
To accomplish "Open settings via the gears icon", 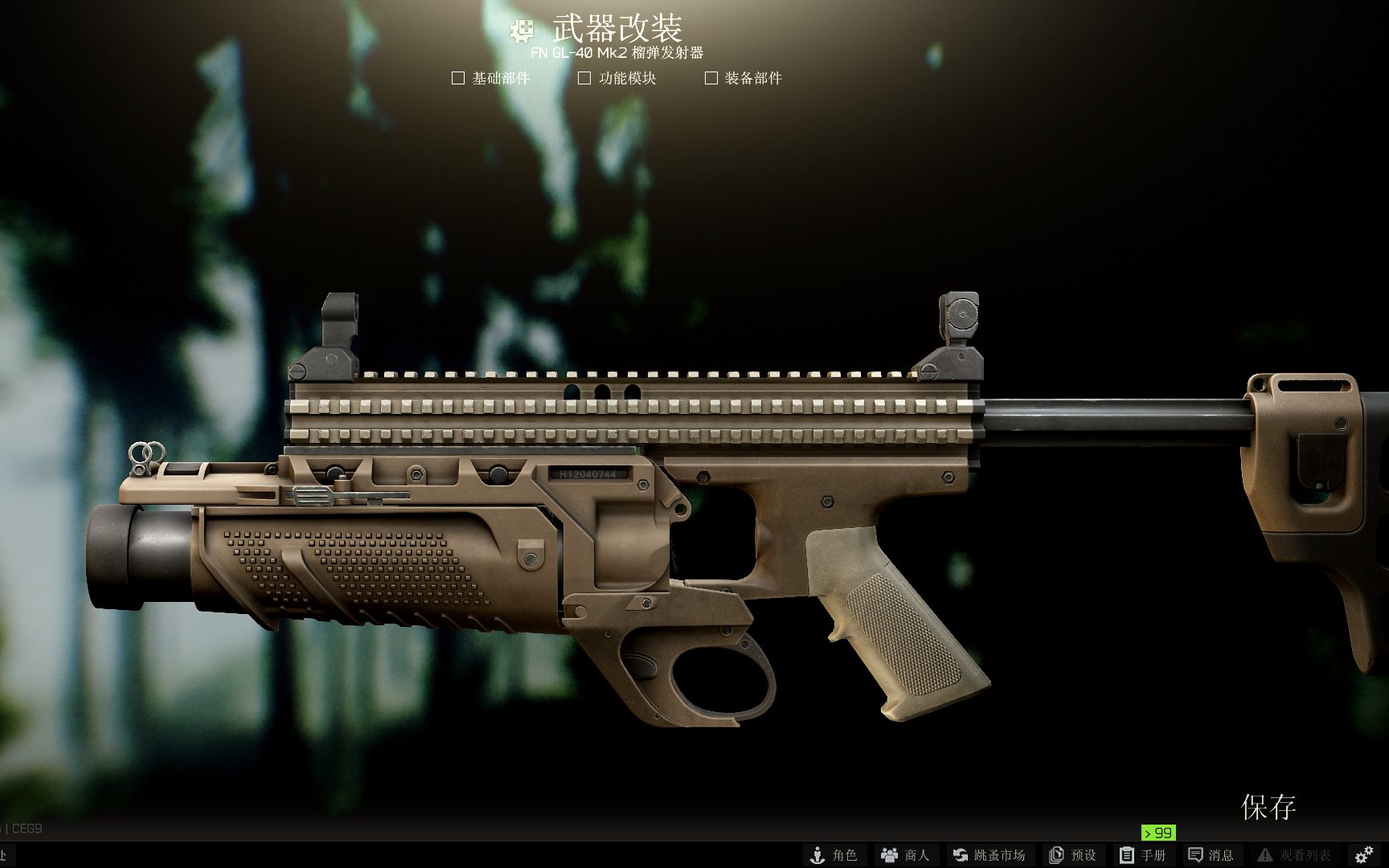I will point(1364,855).
